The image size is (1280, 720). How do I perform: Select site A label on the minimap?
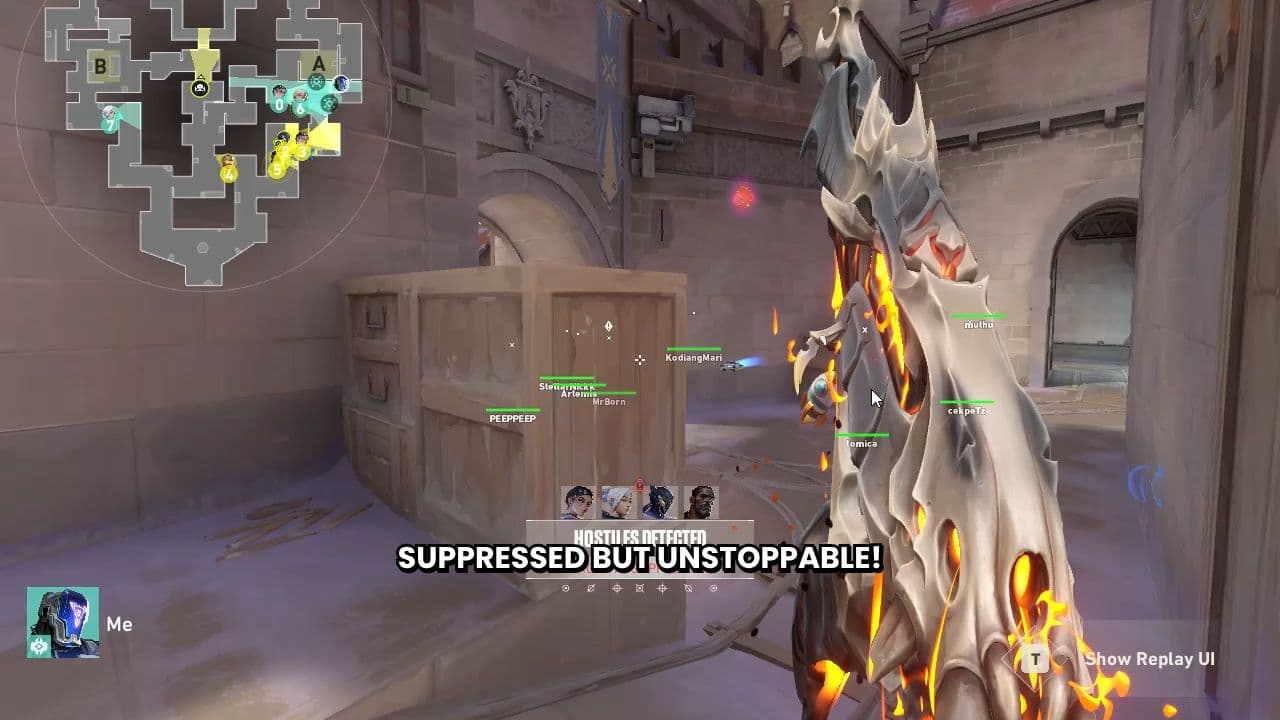point(319,65)
